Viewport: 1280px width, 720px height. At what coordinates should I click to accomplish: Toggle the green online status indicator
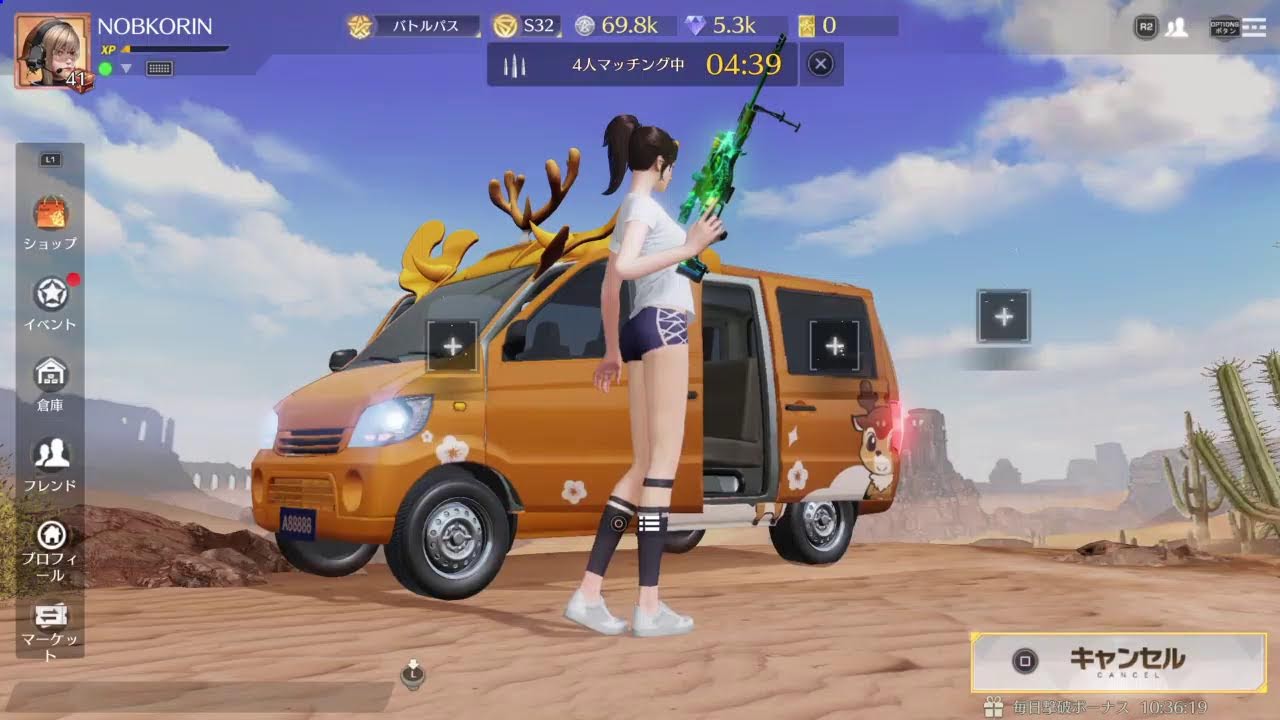point(105,69)
